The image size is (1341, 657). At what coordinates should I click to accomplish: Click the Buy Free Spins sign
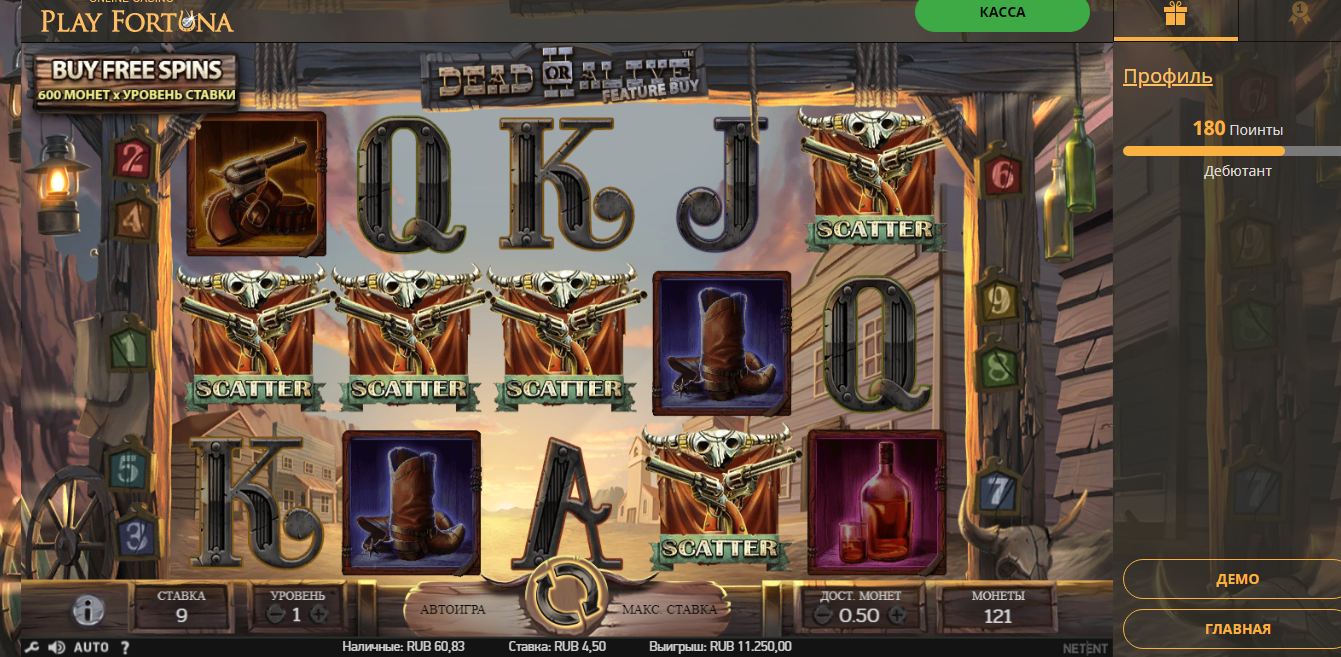coord(136,81)
